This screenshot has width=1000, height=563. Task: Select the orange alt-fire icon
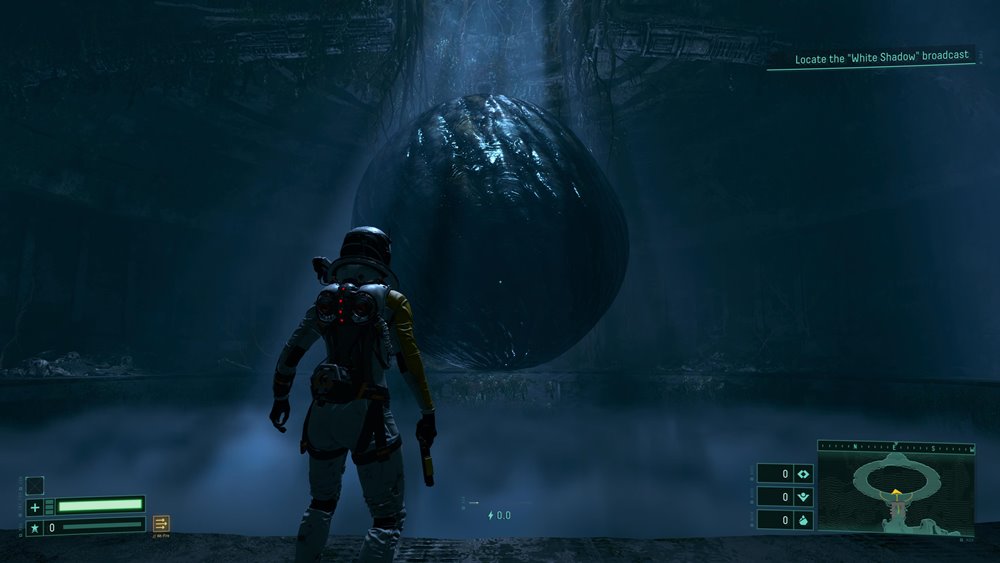pyautogui.click(x=161, y=524)
